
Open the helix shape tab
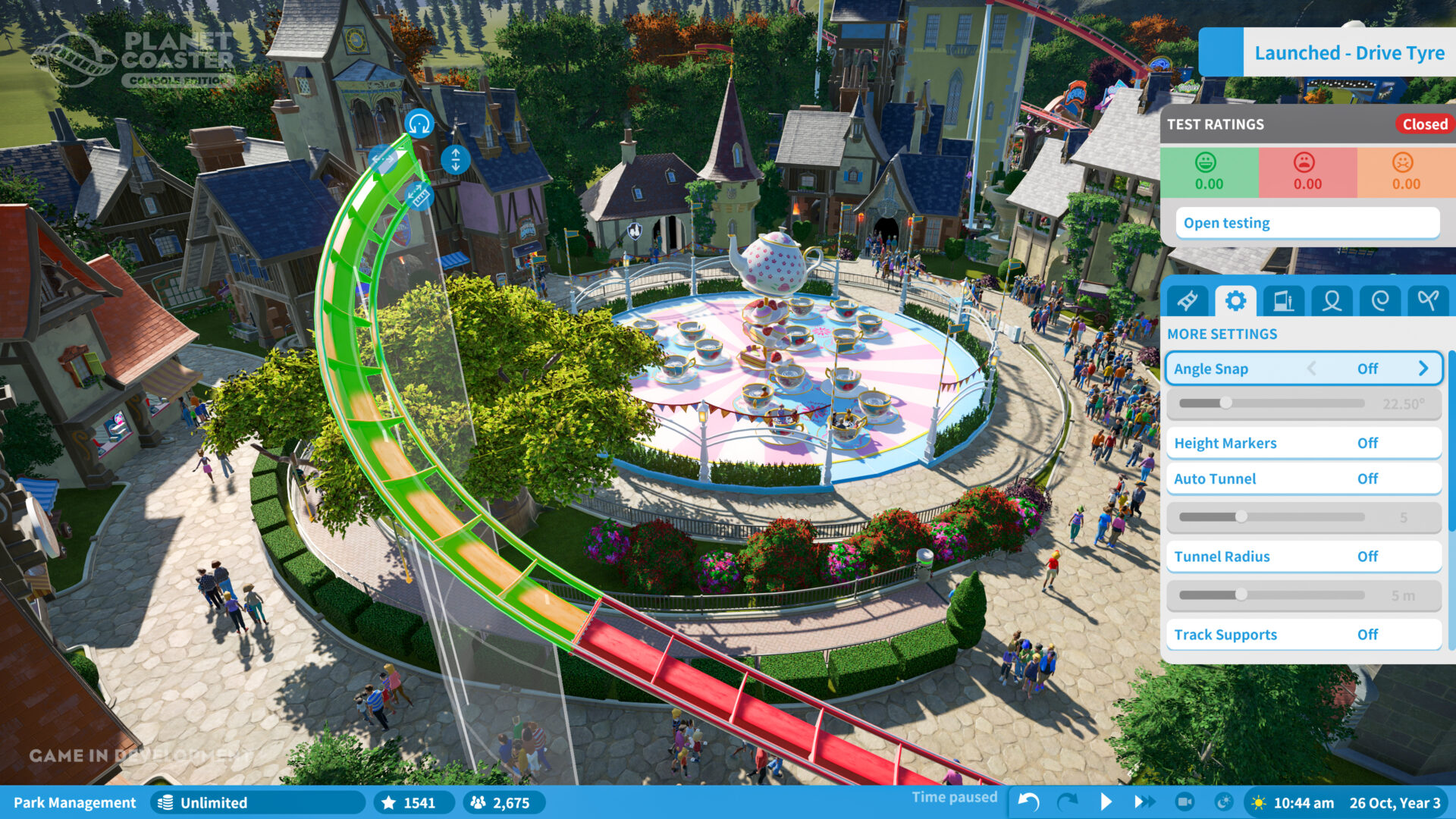pos(1380,300)
